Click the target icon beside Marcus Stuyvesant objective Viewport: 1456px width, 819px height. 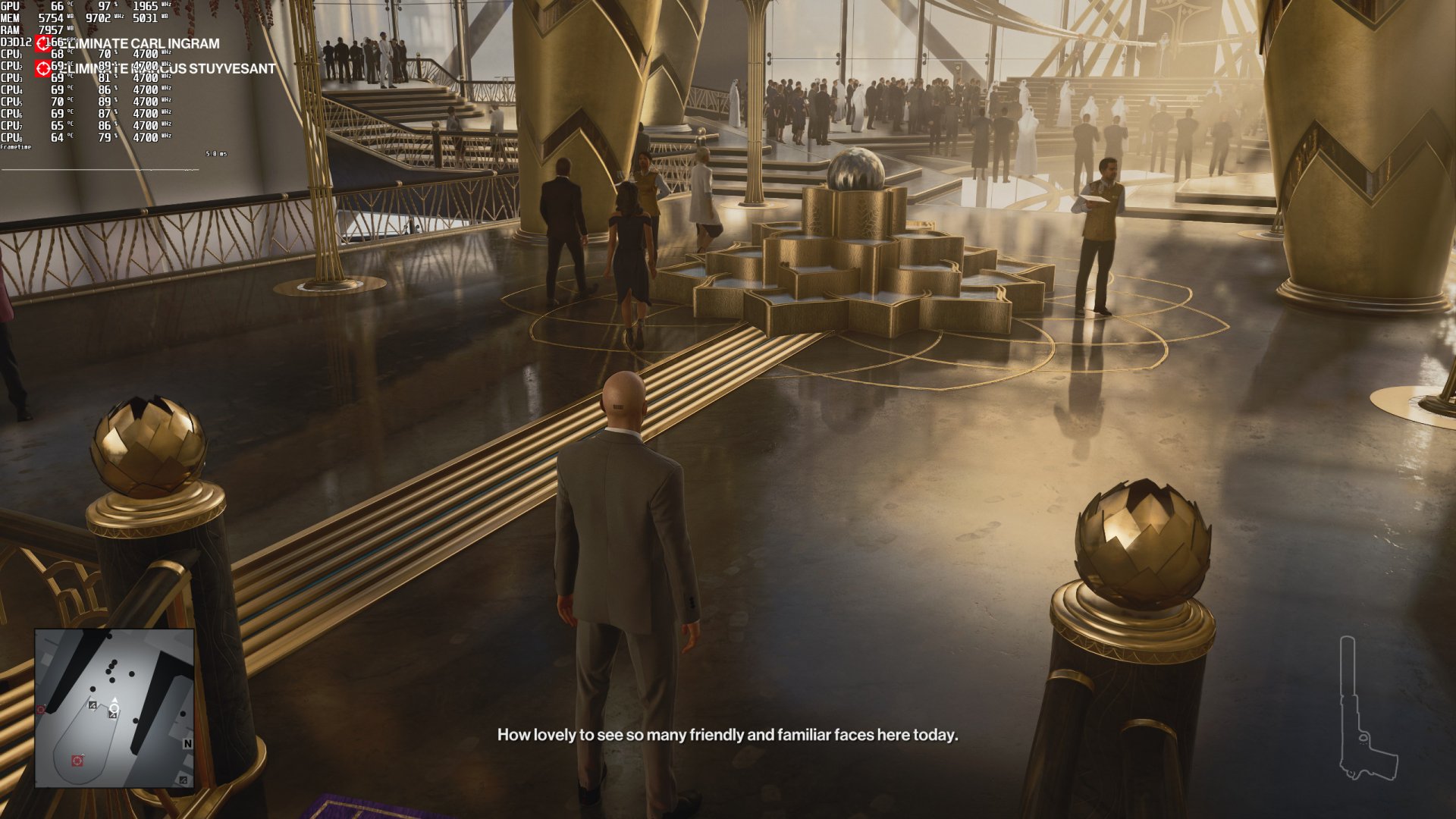[x=42, y=69]
